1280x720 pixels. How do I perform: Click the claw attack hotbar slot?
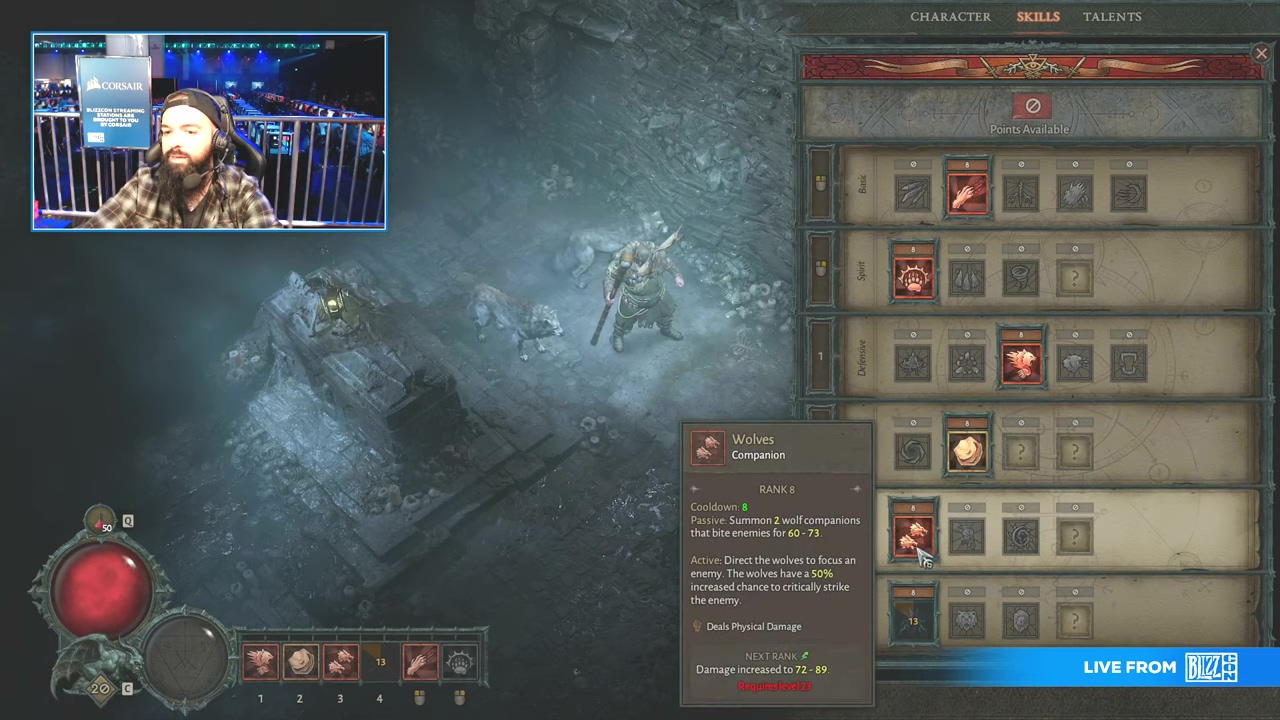pos(420,662)
